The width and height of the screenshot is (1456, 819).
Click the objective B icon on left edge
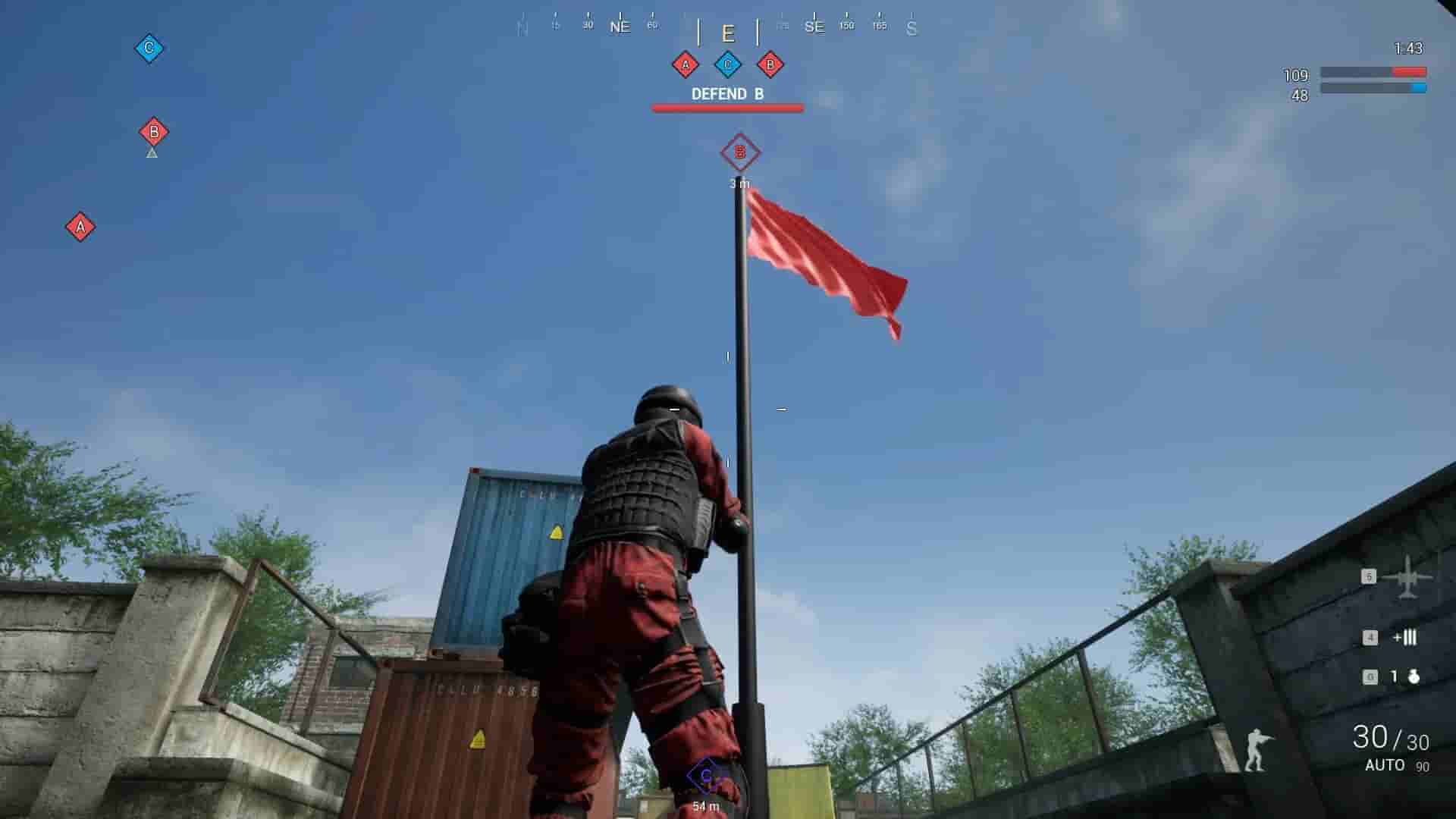pyautogui.click(x=155, y=131)
